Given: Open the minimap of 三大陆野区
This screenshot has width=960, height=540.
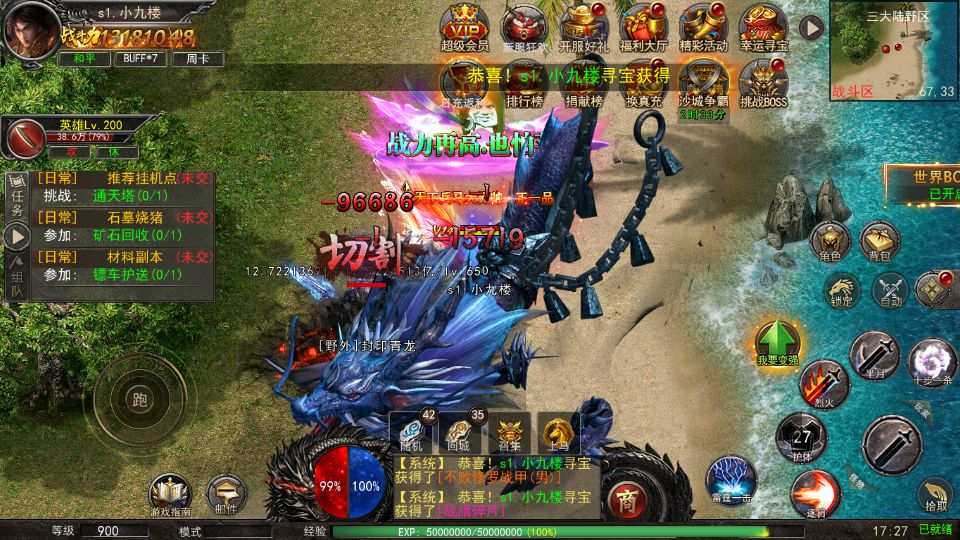Looking at the screenshot, I should [893, 50].
